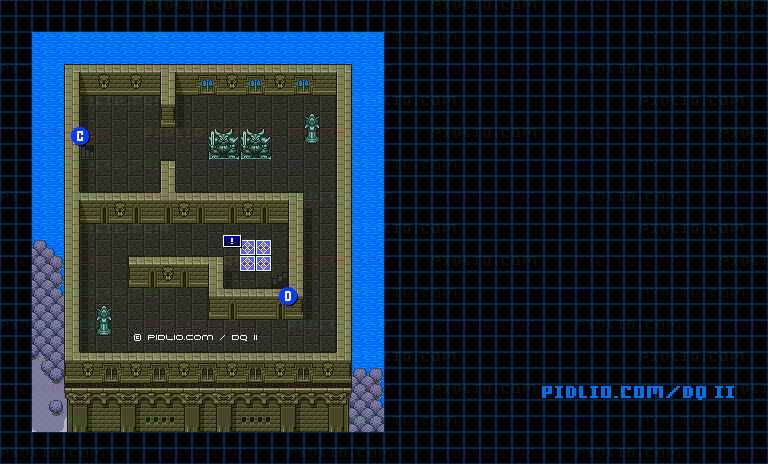The height and width of the screenshot is (464, 768).
Task: Select the blue D map marker
Action: pos(288,296)
